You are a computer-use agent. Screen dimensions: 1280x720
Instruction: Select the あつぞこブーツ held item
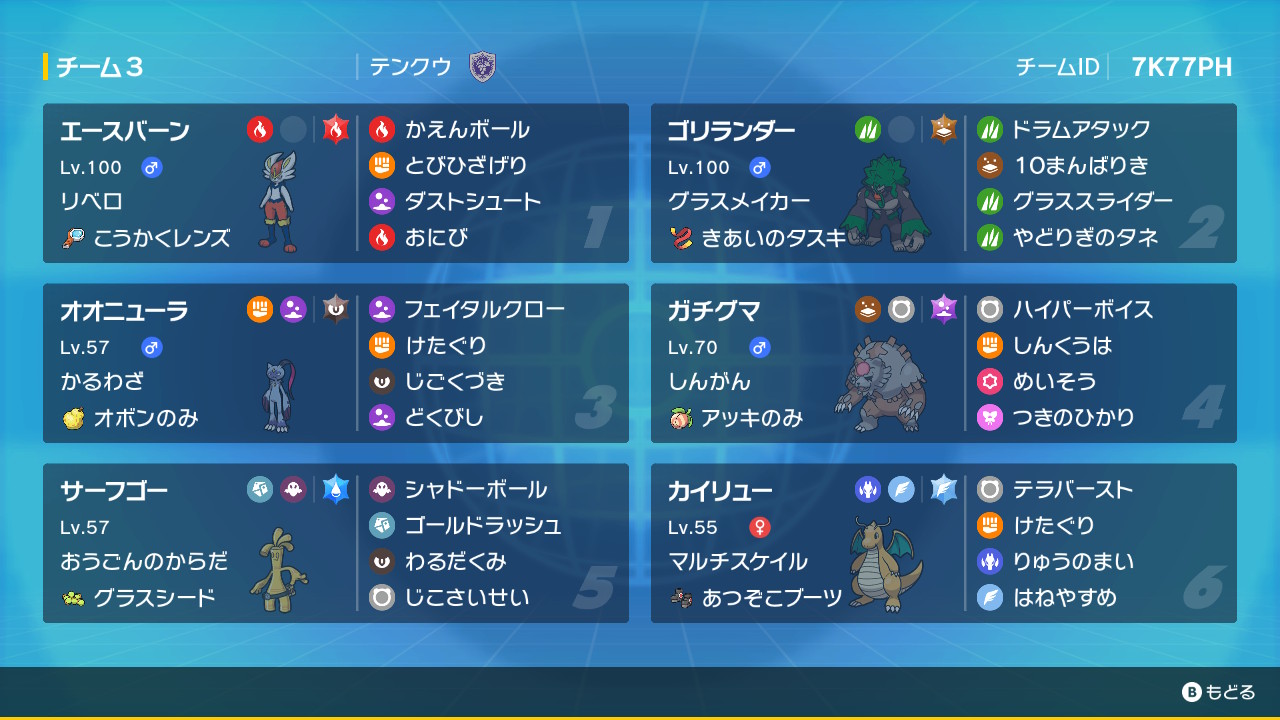click(x=772, y=598)
